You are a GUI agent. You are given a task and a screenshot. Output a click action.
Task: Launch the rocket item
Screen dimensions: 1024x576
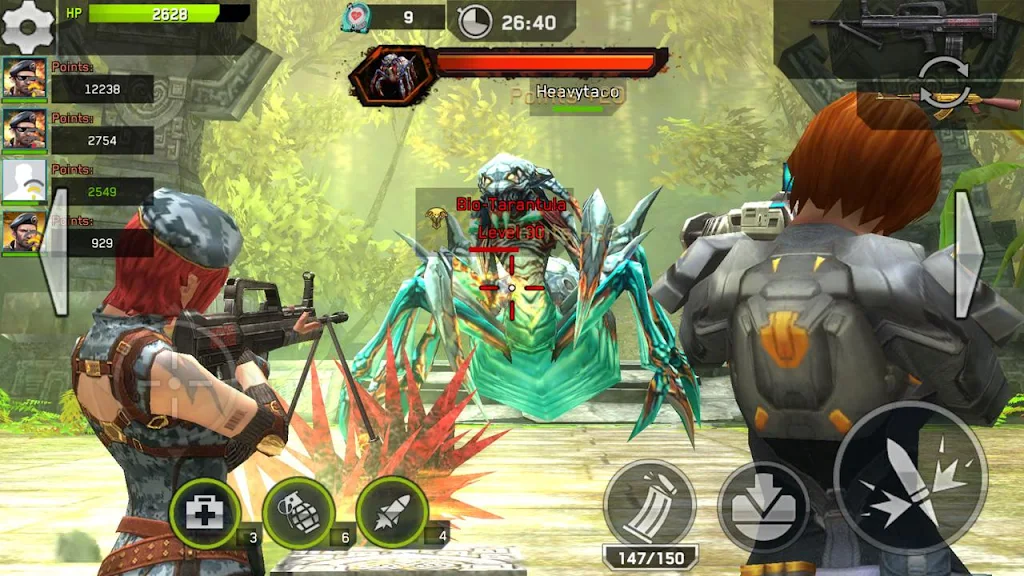point(391,513)
